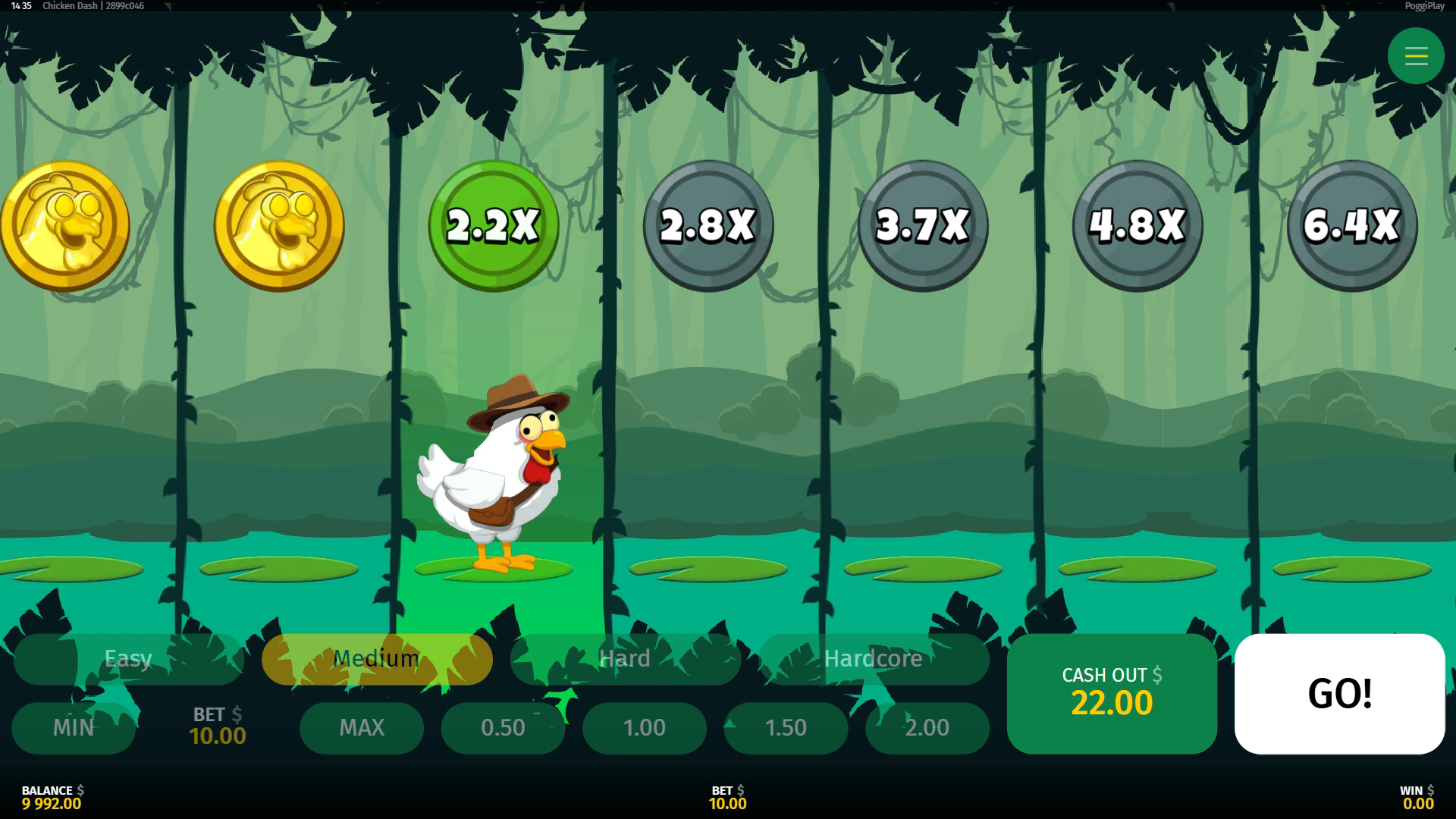The width and height of the screenshot is (1456, 819).
Task: Switch to Hard difficulty
Action: coord(625,658)
